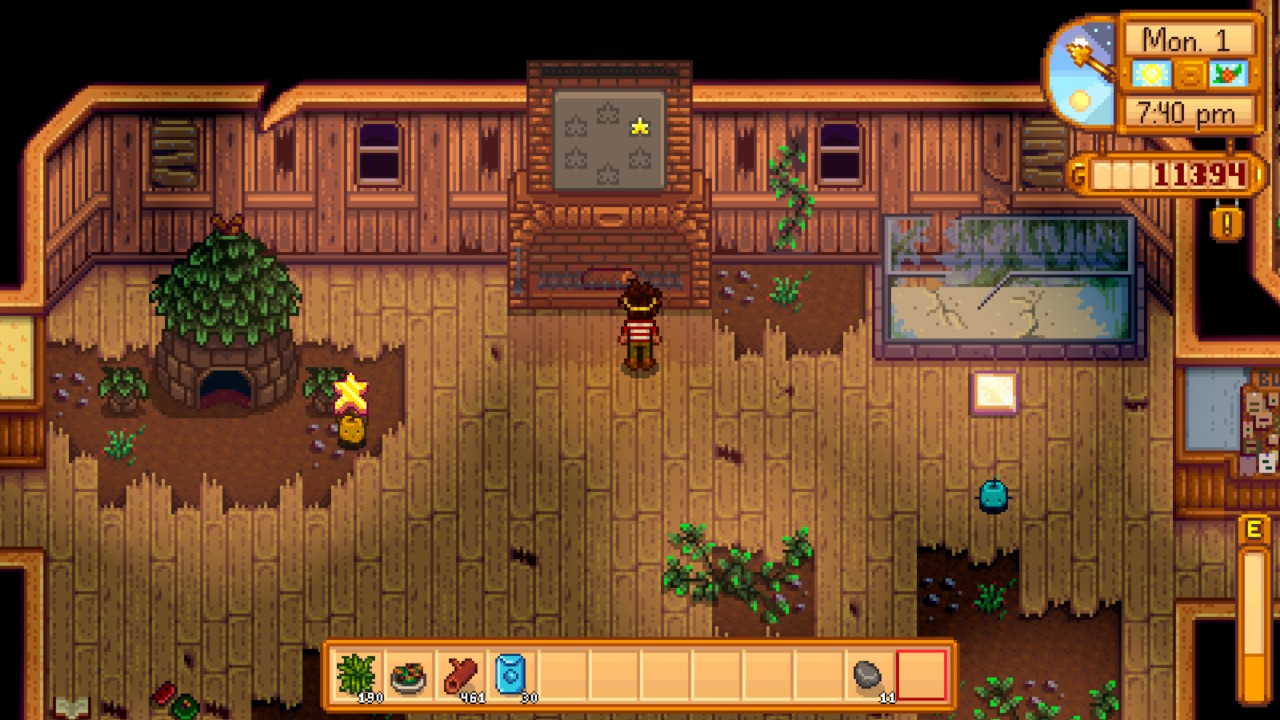The width and height of the screenshot is (1280, 720).
Task: Click the red-outlined empty hotbar slot
Action: point(921,675)
